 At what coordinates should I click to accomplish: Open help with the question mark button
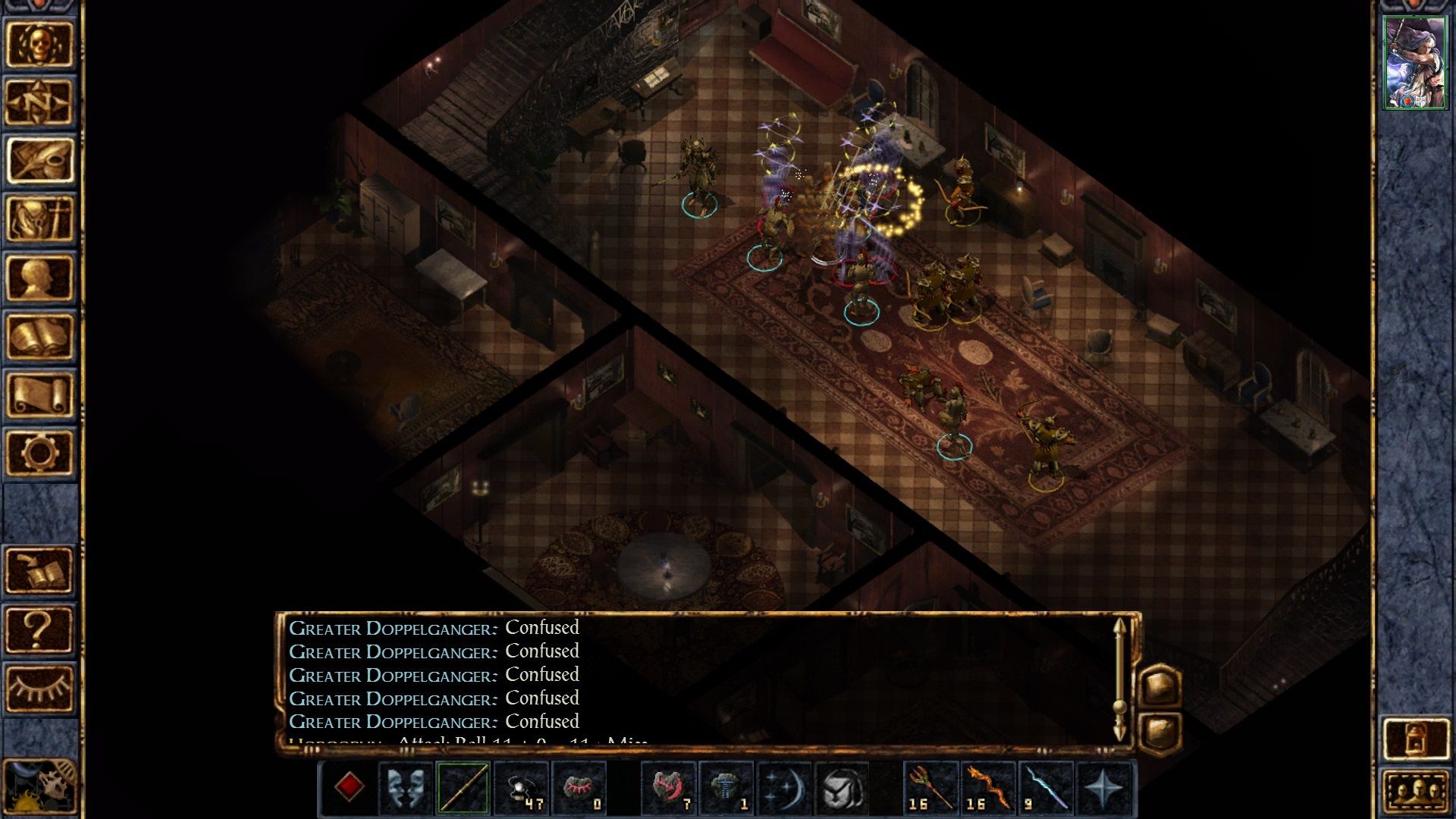pyautogui.click(x=39, y=629)
